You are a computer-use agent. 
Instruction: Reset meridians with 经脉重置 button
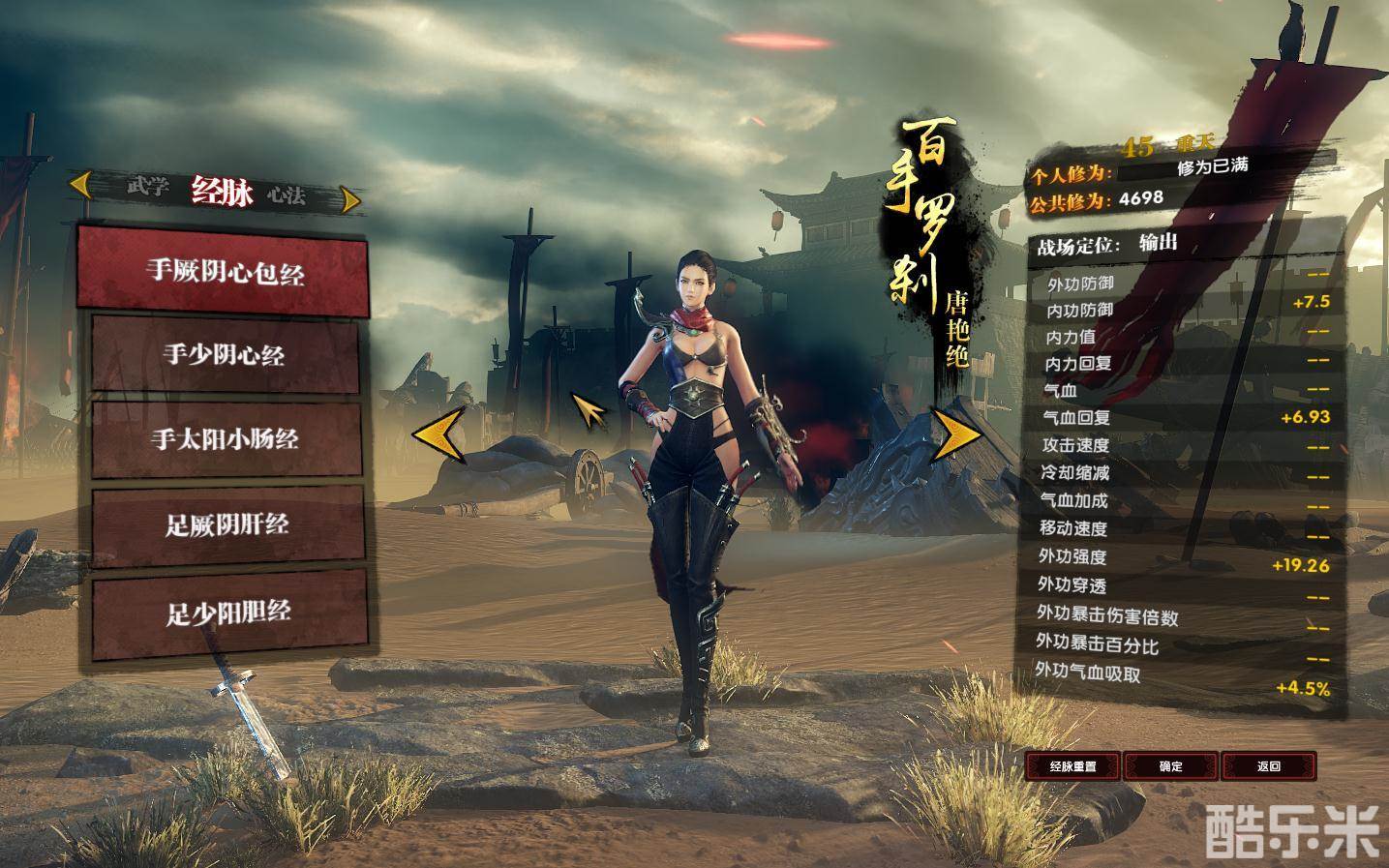(1072, 766)
